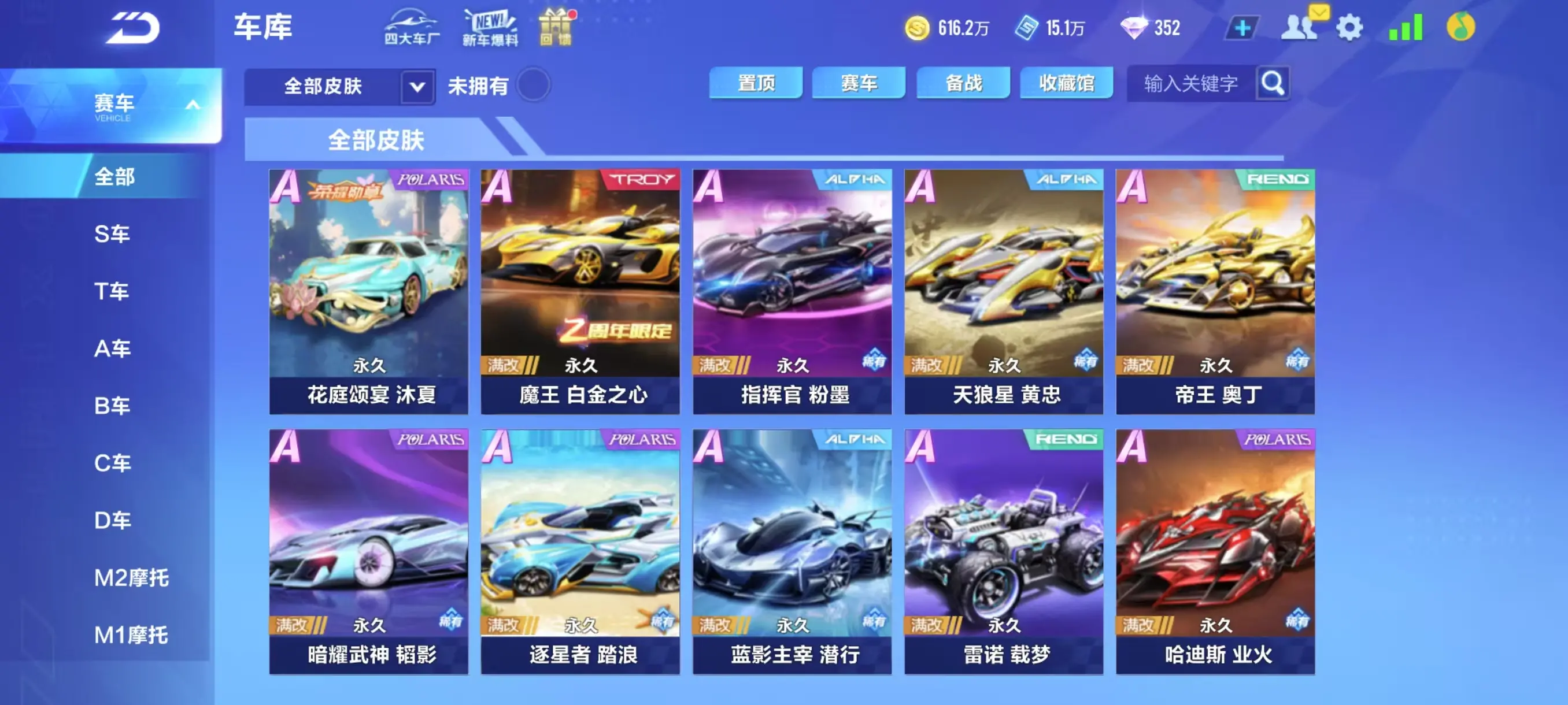Enable the 收藏馆 collection filter
Image resolution: width=1568 pixels, height=705 pixels.
(1066, 83)
